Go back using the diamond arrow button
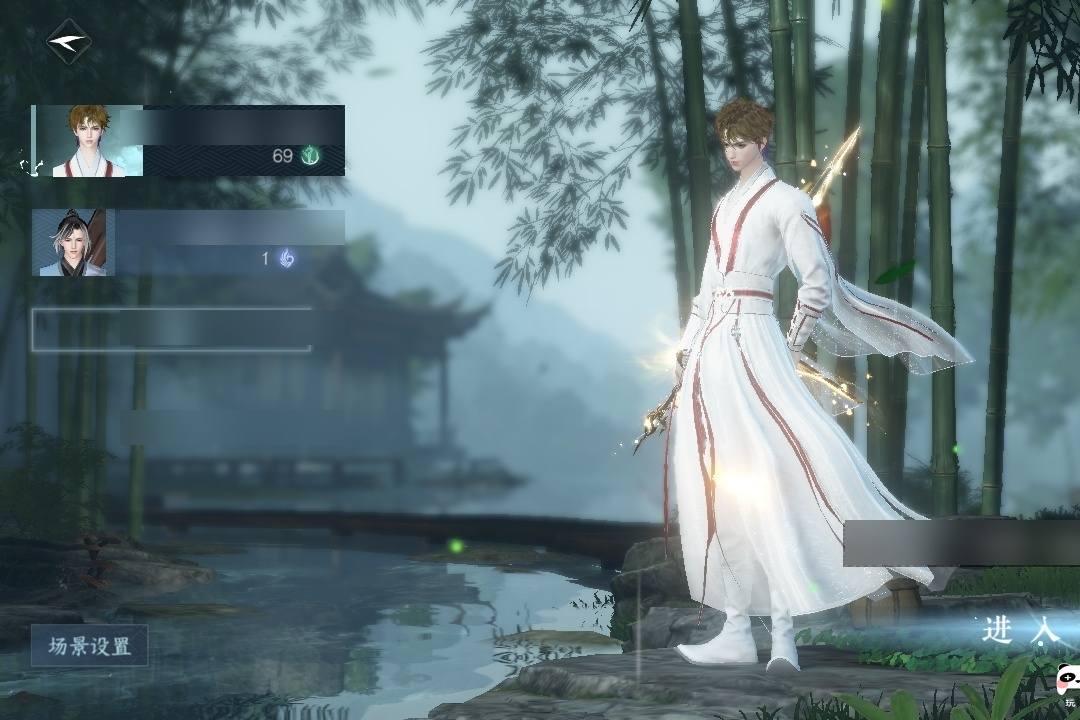 (69, 42)
